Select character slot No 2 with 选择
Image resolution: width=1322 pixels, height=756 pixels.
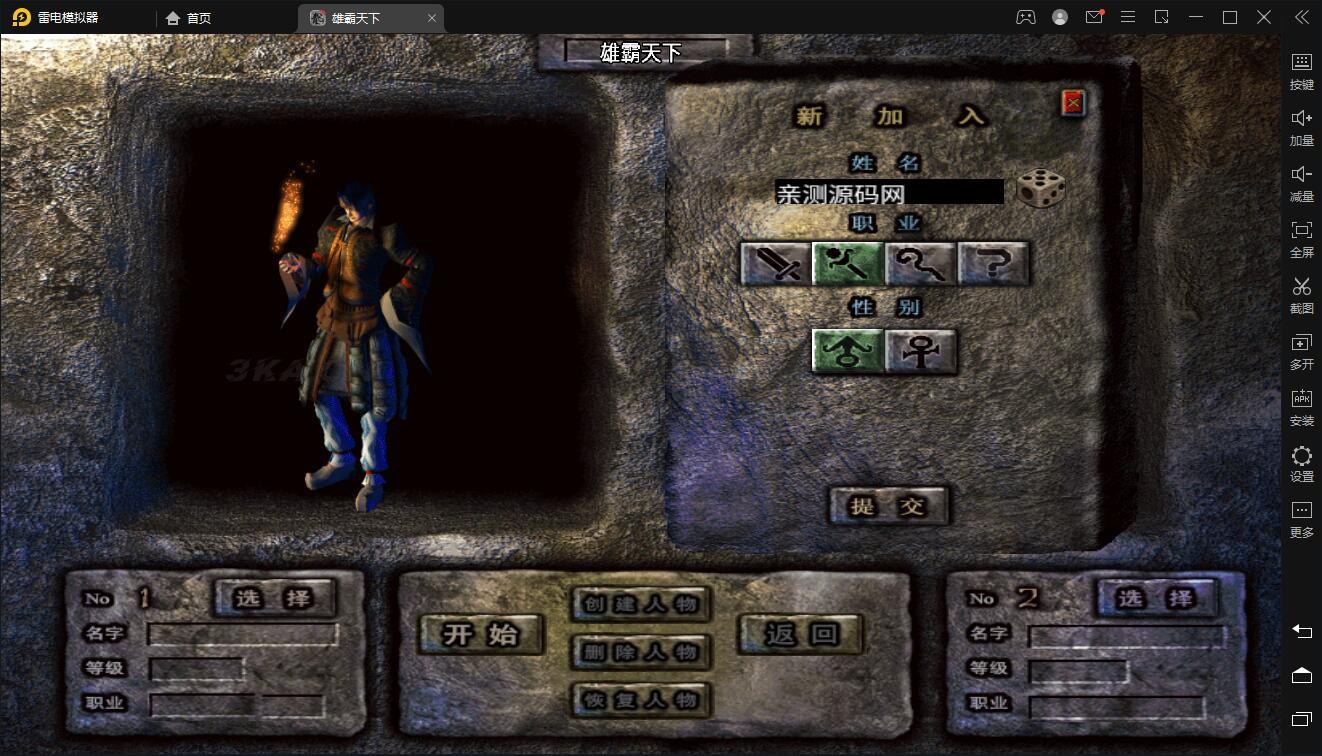(1156, 598)
